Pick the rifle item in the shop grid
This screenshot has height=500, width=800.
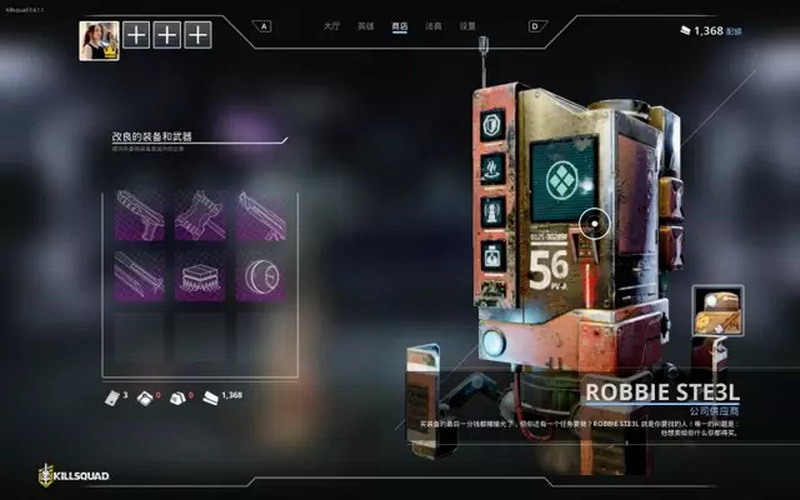click(x=260, y=216)
